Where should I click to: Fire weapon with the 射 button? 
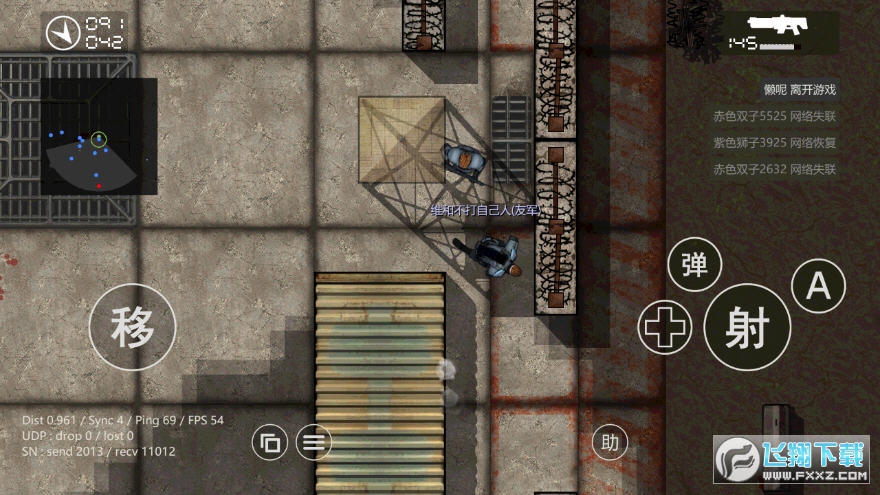[x=747, y=327]
